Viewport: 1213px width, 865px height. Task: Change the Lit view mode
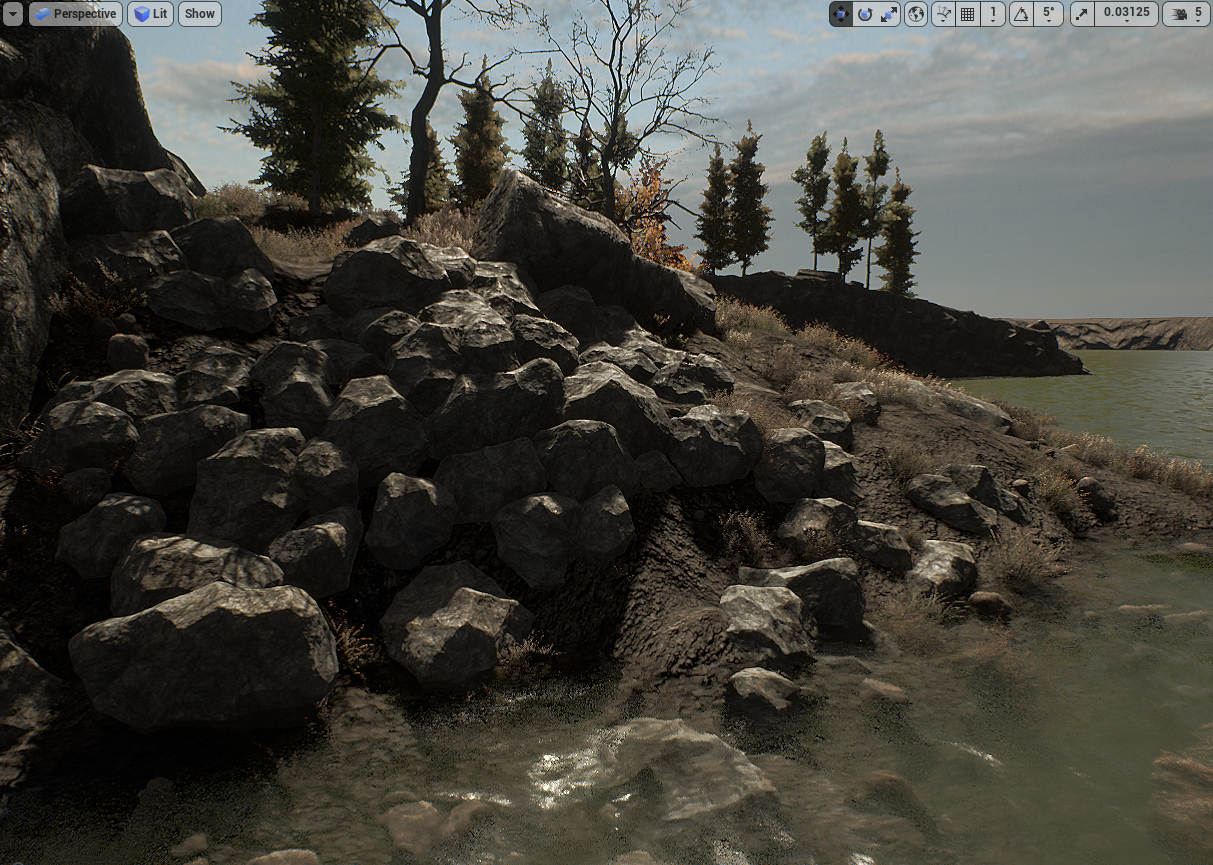tap(150, 14)
